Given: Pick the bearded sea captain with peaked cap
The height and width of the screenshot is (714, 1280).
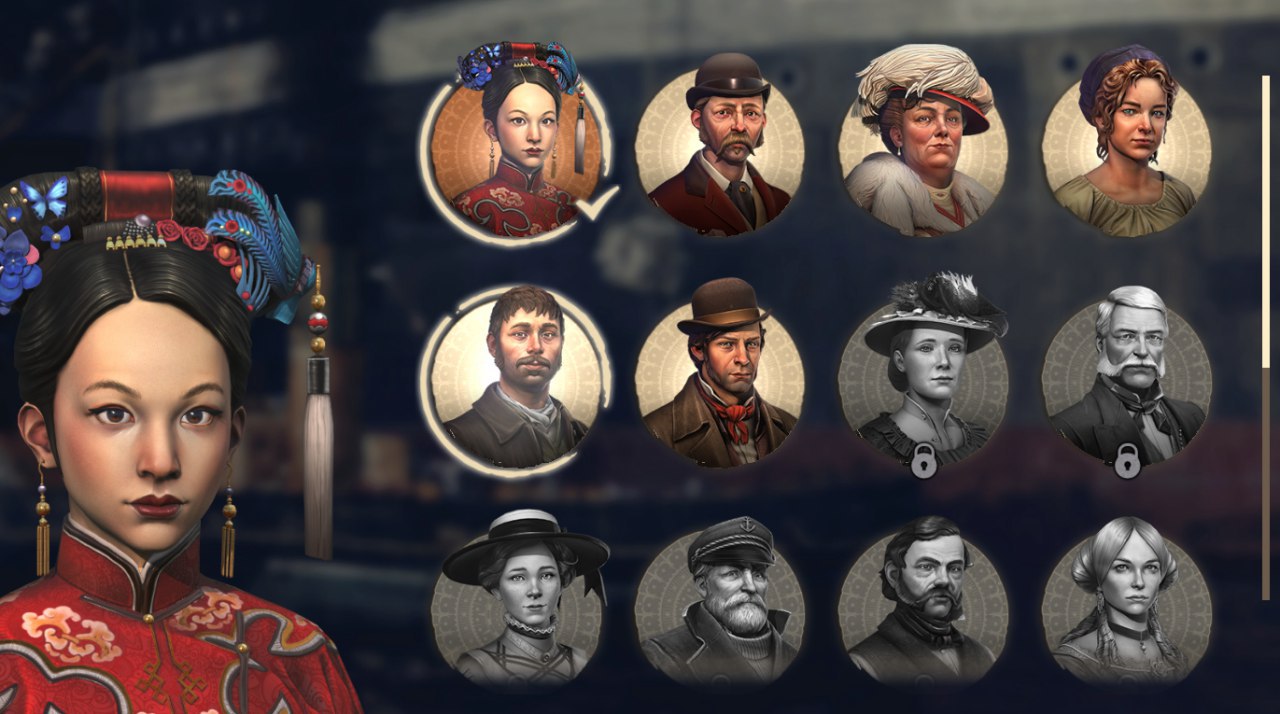Looking at the screenshot, I should [x=719, y=600].
